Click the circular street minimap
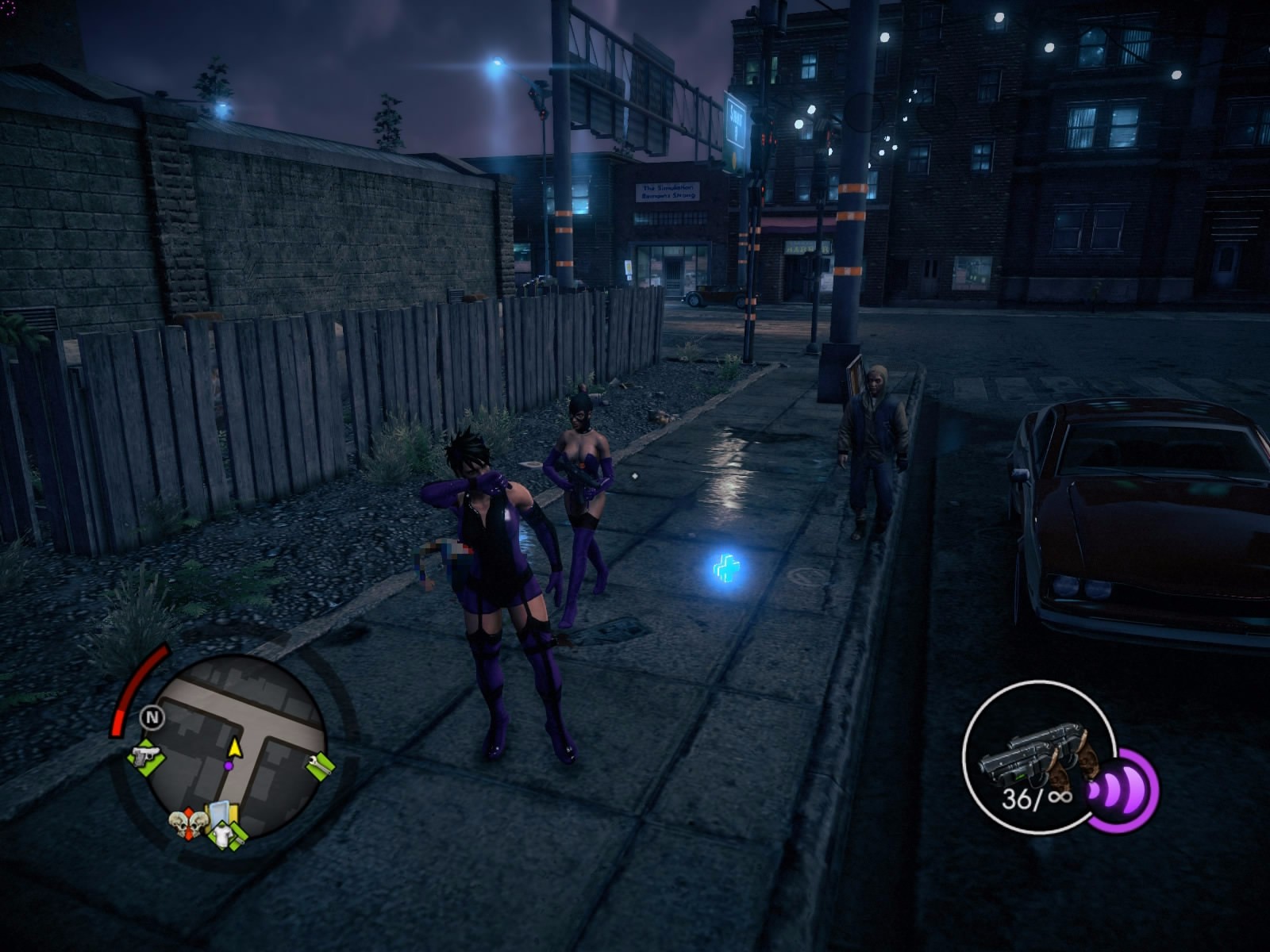Screen dimensions: 1270x952 (x=238, y=738)
